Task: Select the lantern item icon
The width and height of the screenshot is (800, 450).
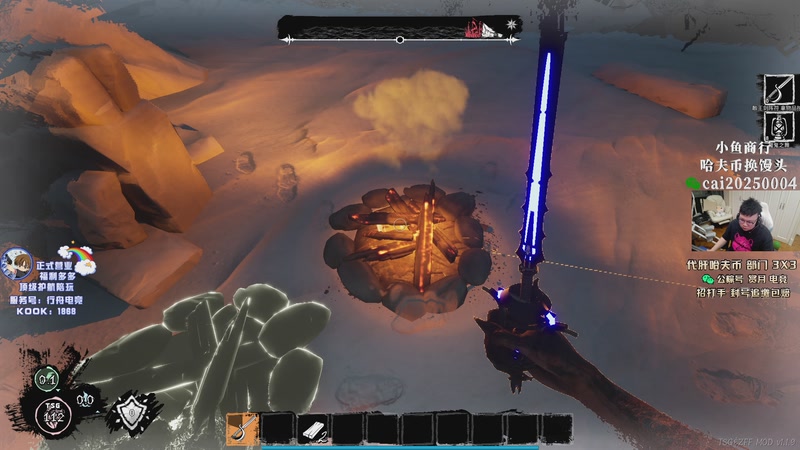Action: (x=777, y=128)
